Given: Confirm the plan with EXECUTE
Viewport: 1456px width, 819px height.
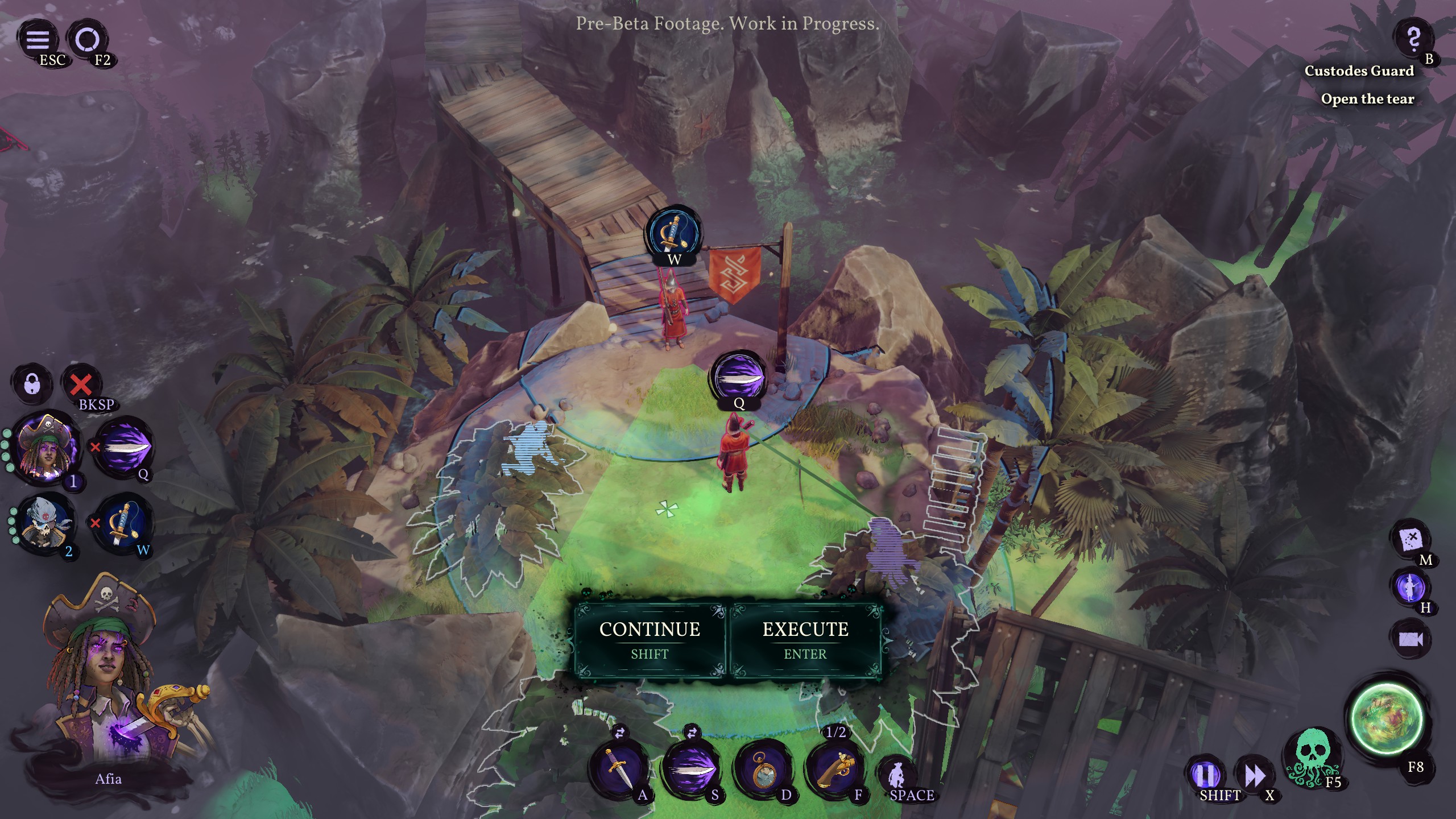Looking at the screenshot, I should click(805, 639).
